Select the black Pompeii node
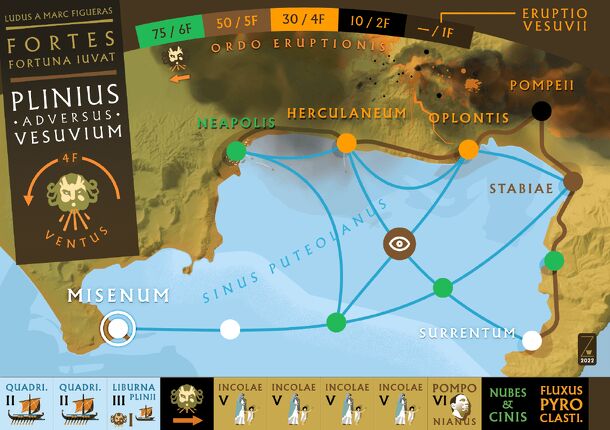 tap(542, 111)
